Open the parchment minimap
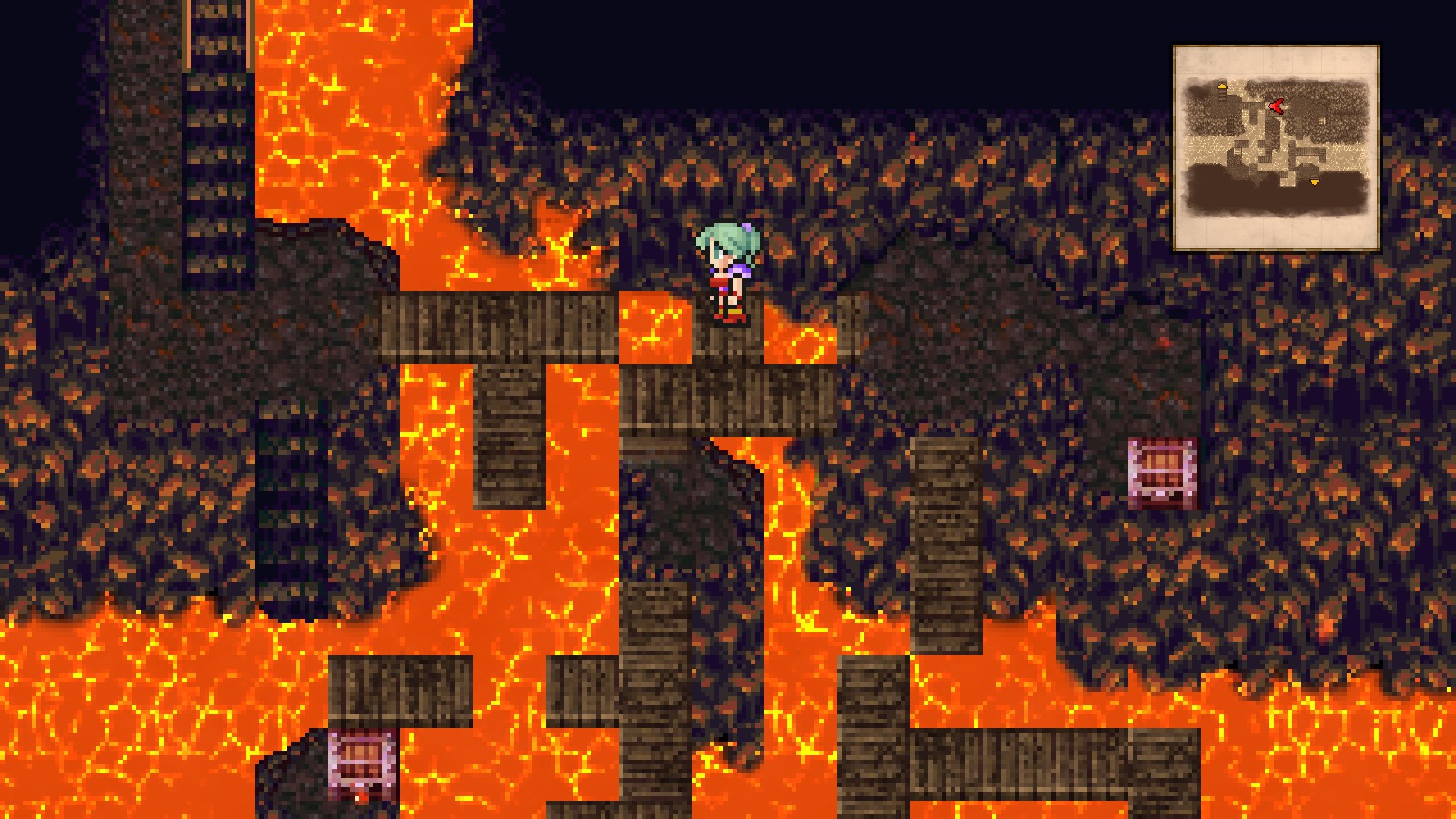 1276,147
